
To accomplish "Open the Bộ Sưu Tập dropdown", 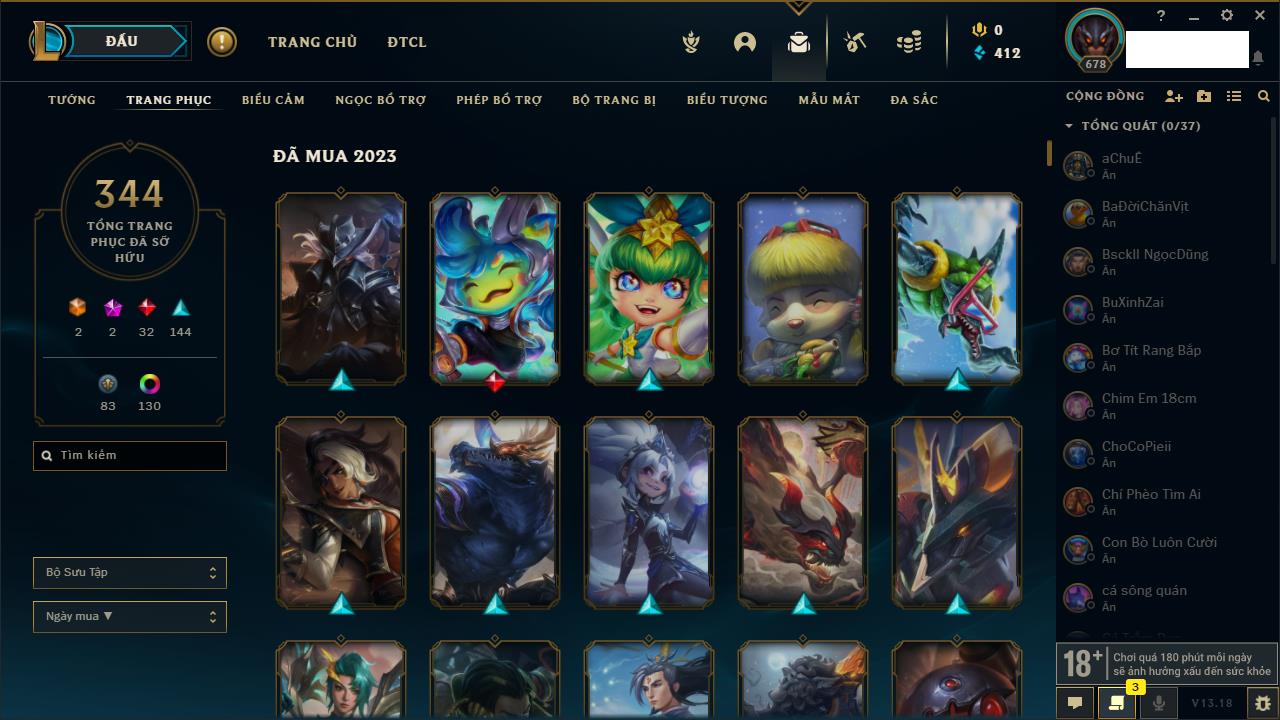I will coord(130,573).
